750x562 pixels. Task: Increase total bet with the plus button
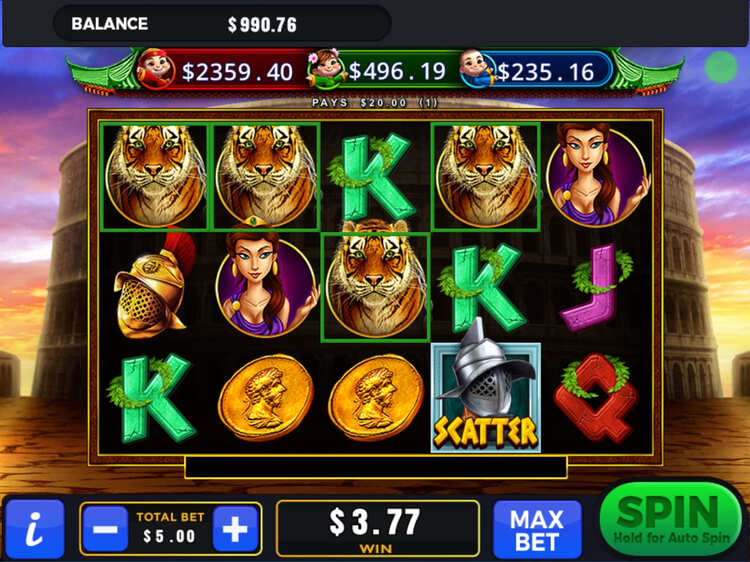(235, 529)
